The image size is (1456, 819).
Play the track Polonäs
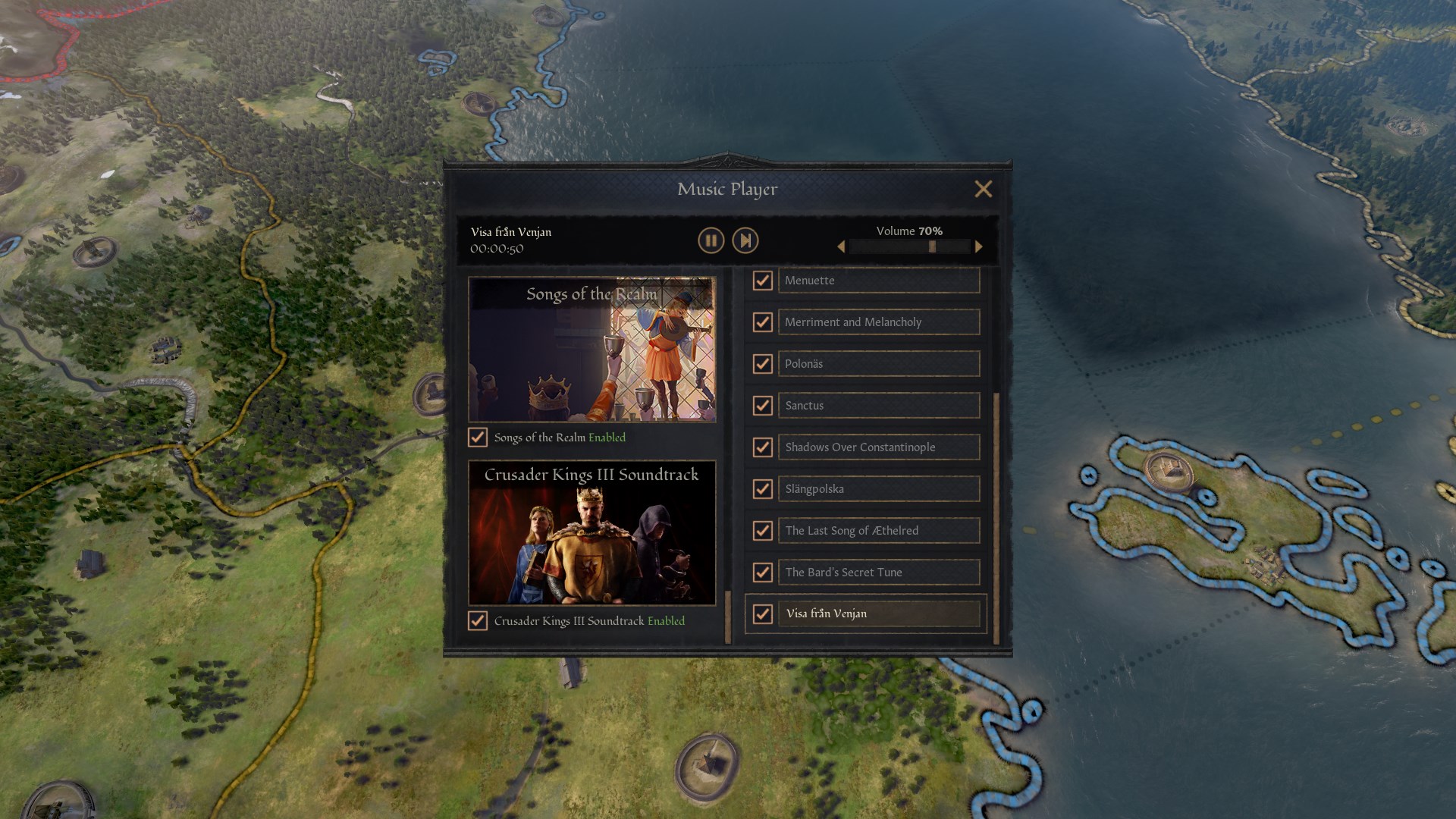point(878,364)
